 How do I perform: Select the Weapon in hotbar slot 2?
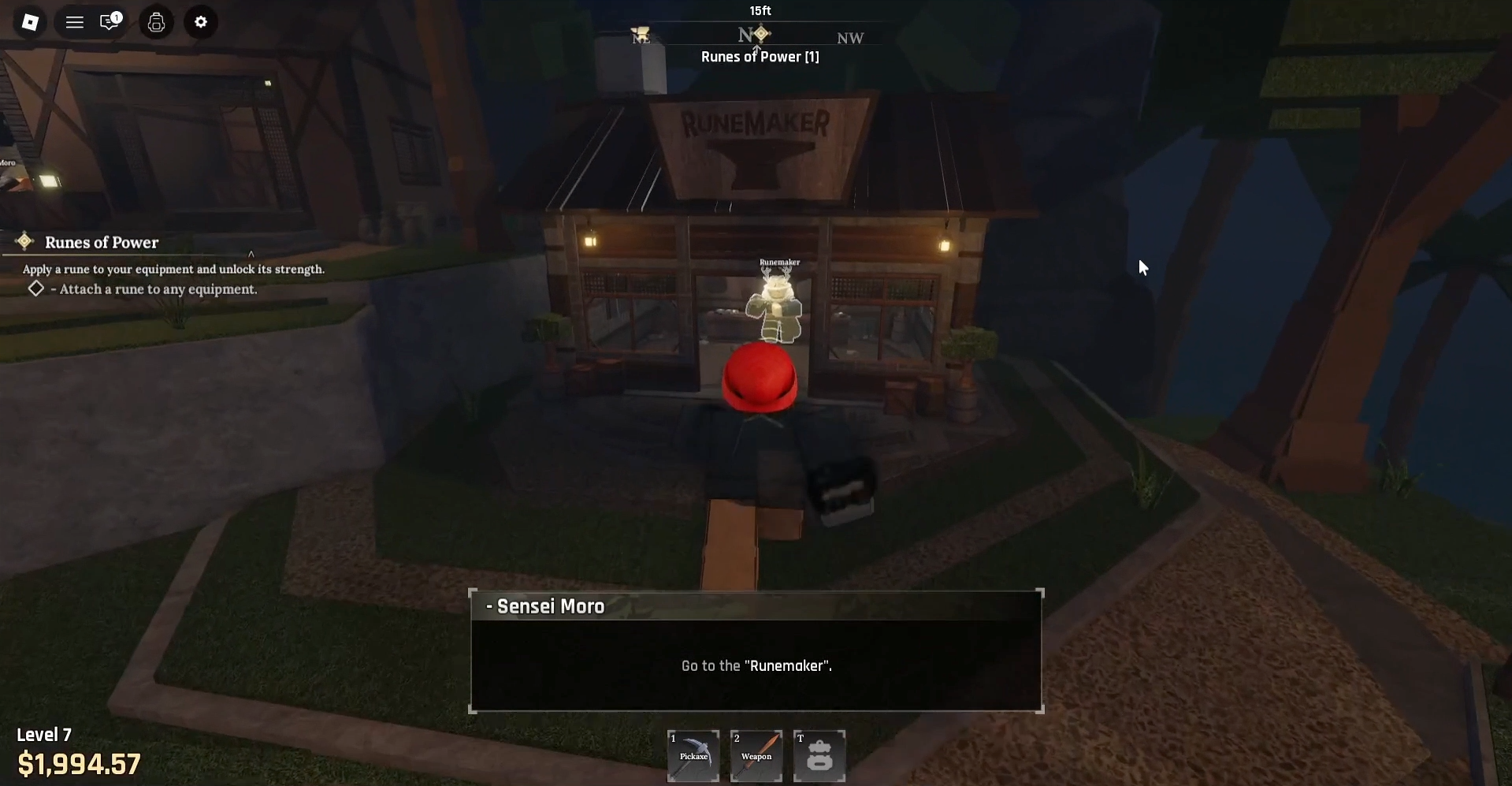click(756, 755)
